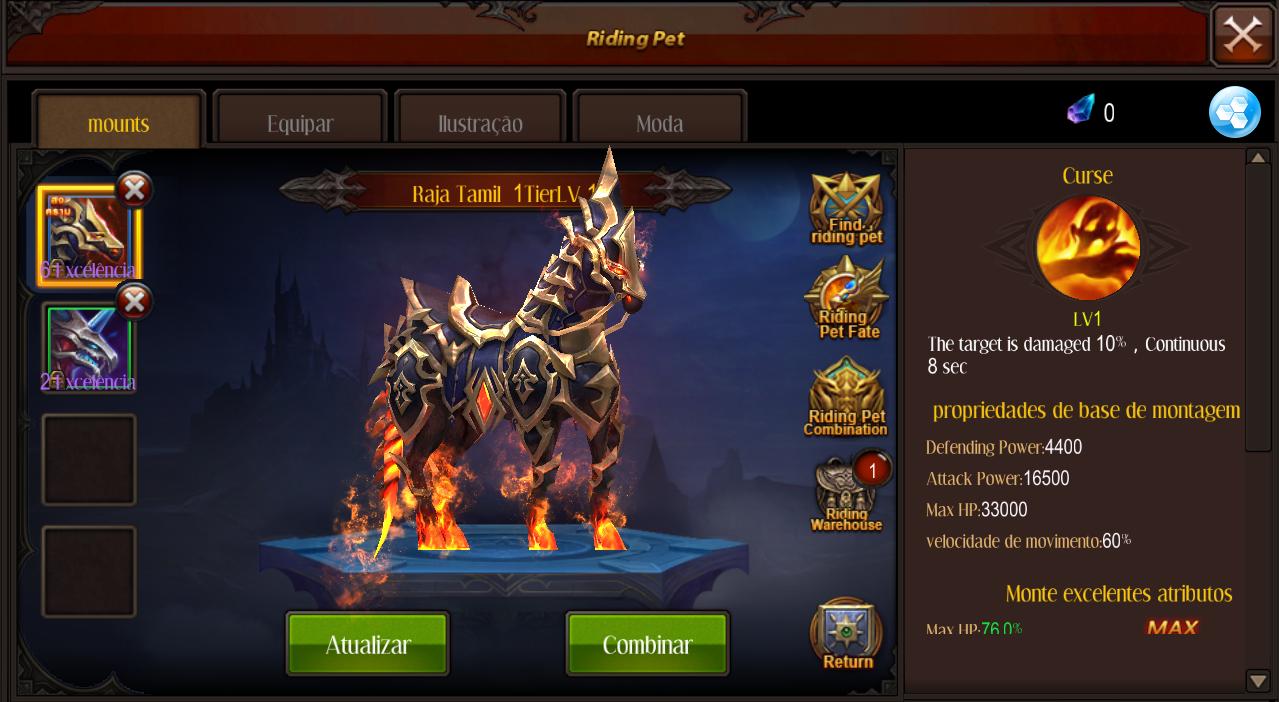Click the attributes panel scroll-up arrow
This screenshot has height=702, width=1279.
point(1258,158)
